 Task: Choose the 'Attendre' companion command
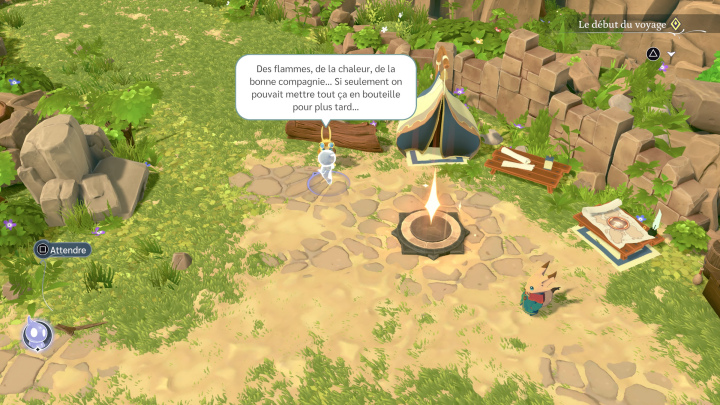pos(62,250)
